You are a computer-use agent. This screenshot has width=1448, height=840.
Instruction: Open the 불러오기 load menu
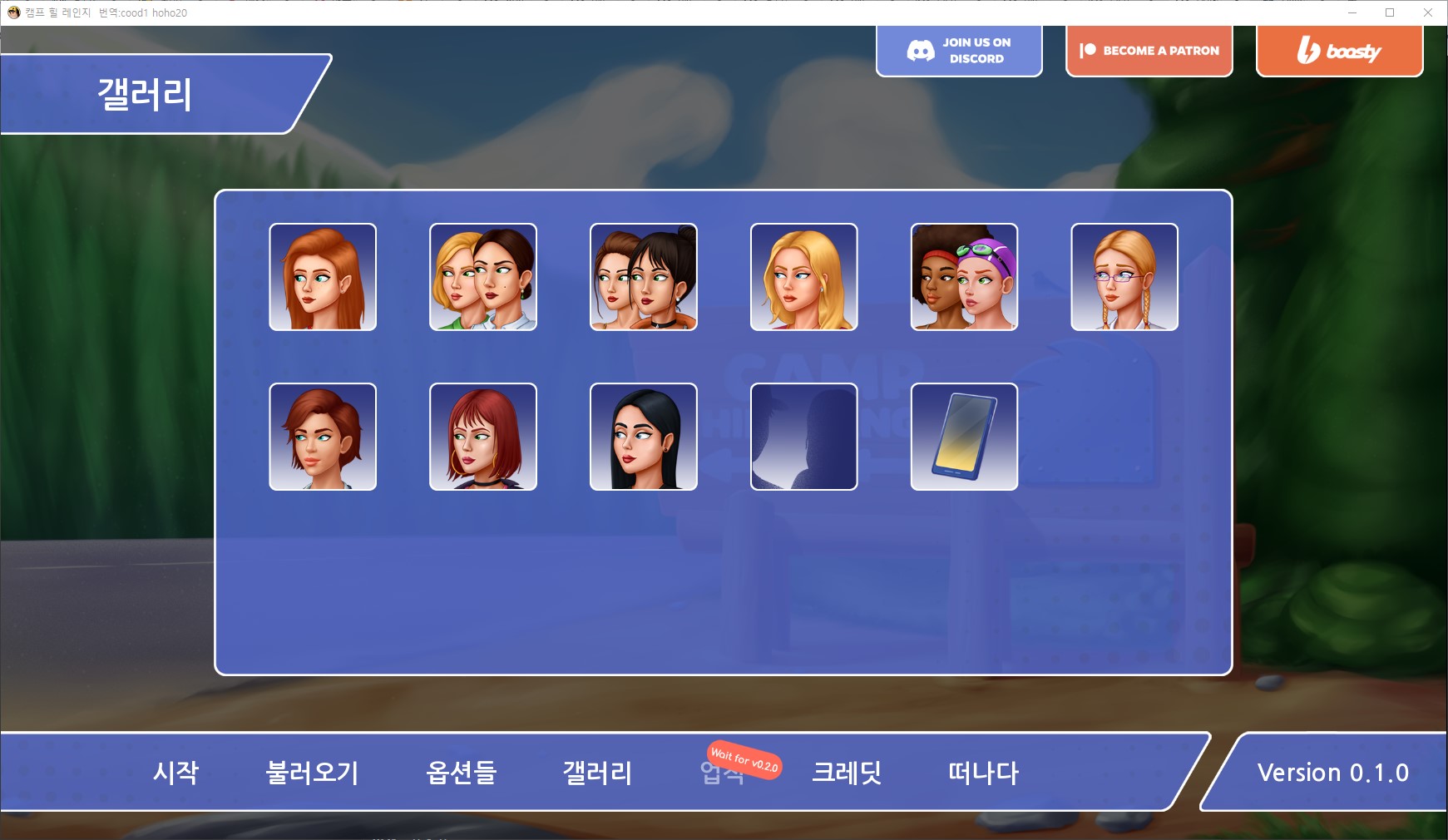point(312,773)
